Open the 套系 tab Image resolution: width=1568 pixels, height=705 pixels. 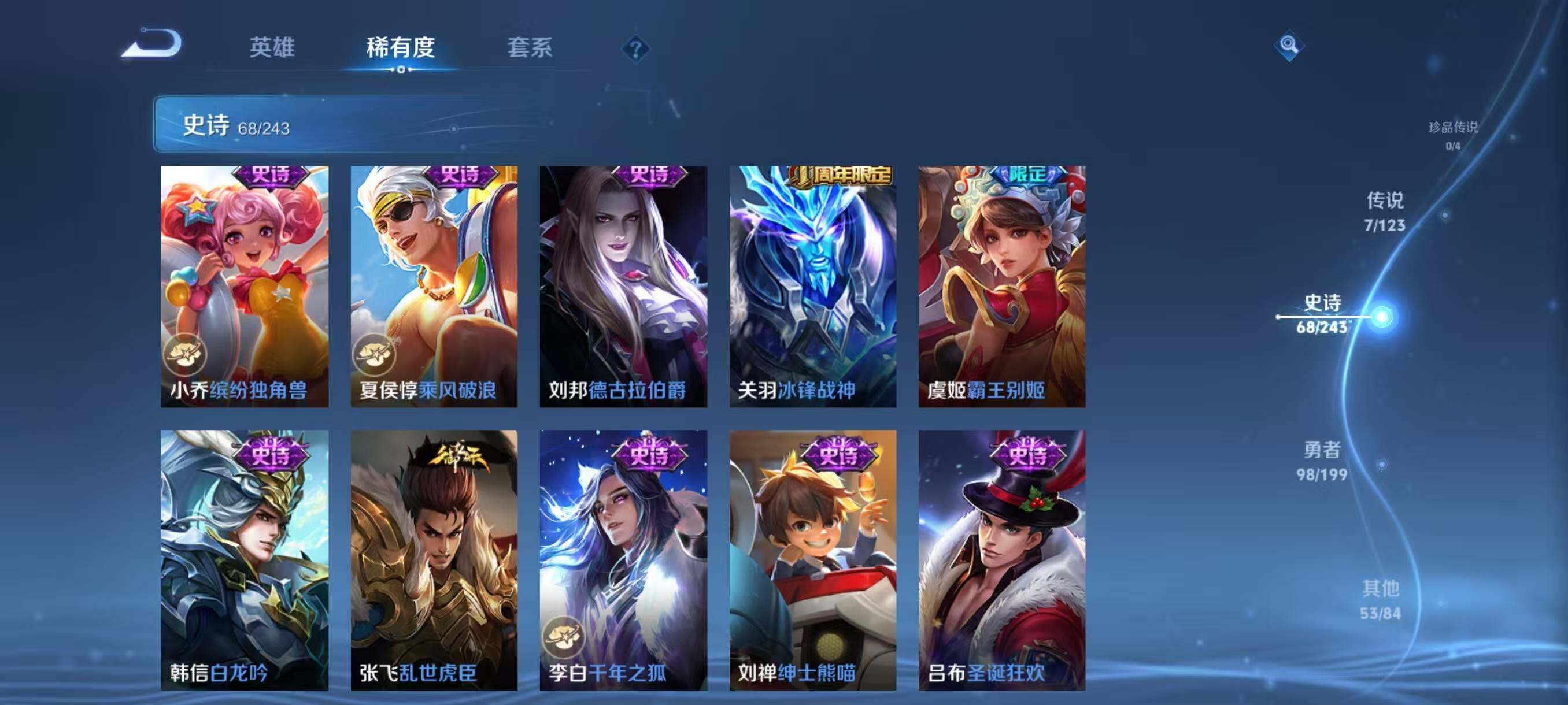tap(530, 47)
